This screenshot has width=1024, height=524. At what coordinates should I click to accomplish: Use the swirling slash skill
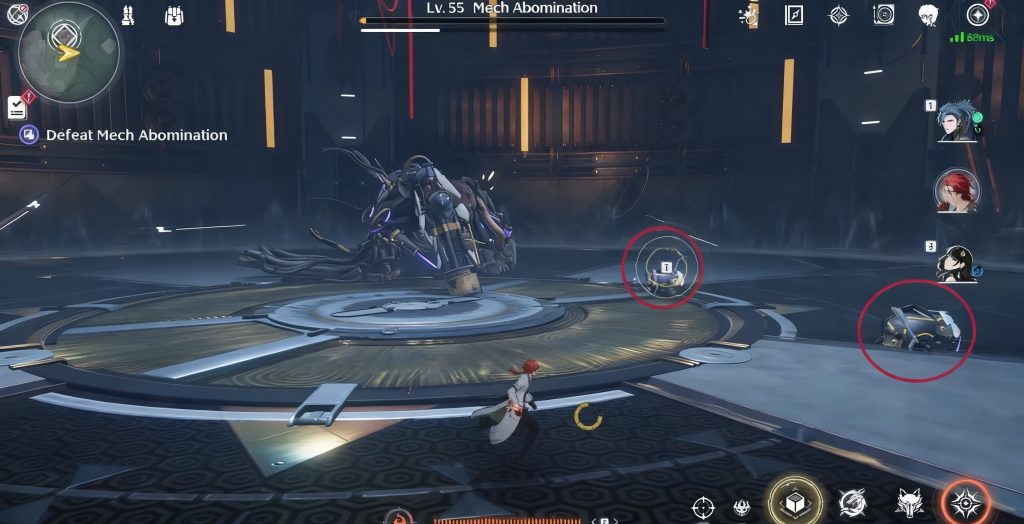[x=853, y=502]
